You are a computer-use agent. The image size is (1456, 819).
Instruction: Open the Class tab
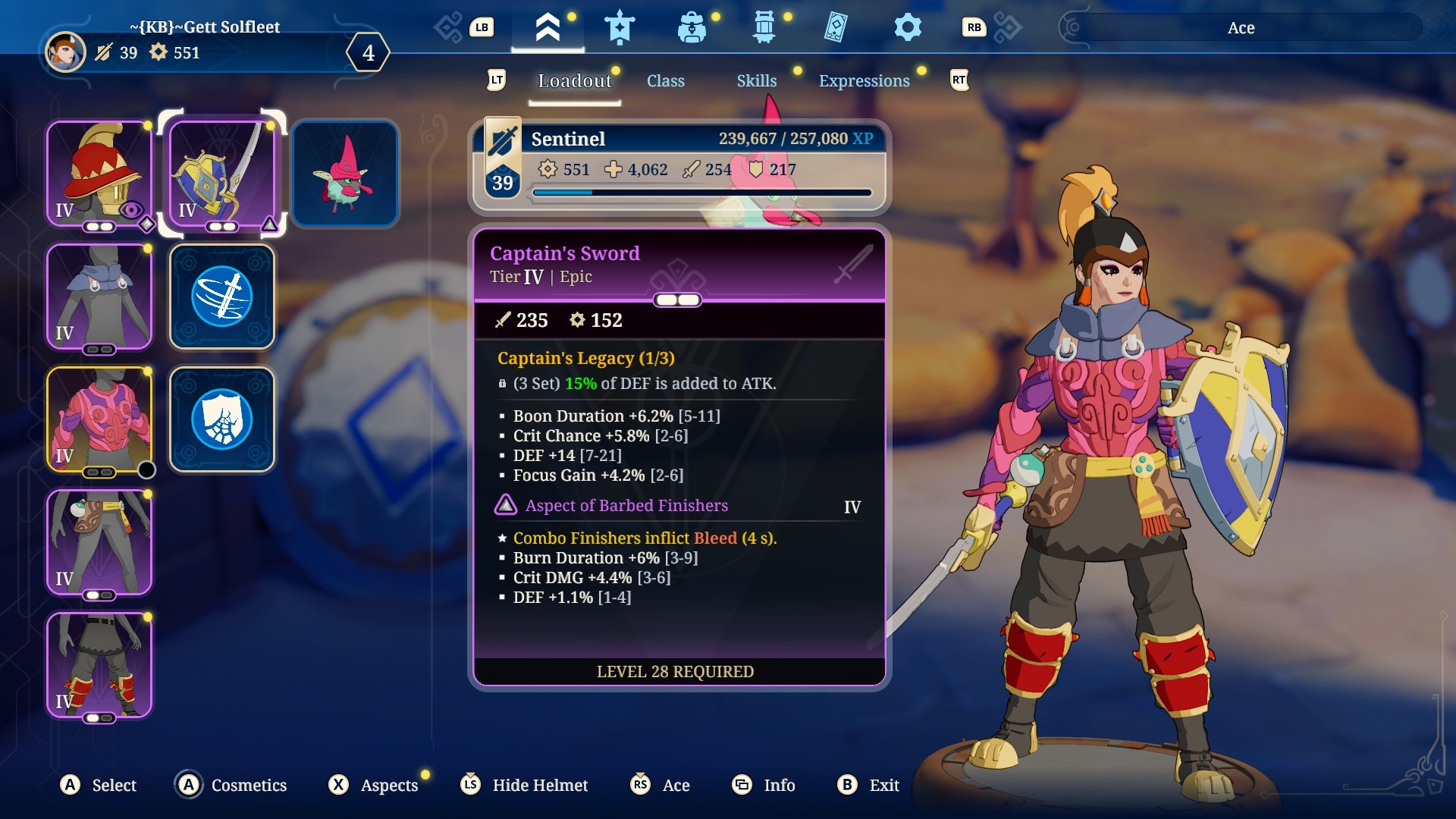(x=665, y=81)
